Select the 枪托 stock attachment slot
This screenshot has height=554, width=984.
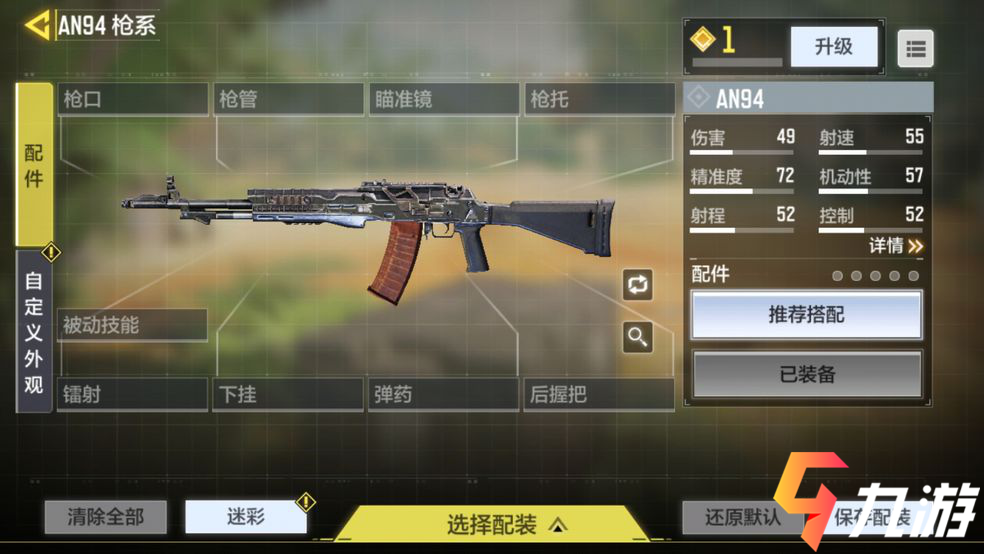pyautogui.click(x=598, y=99)
